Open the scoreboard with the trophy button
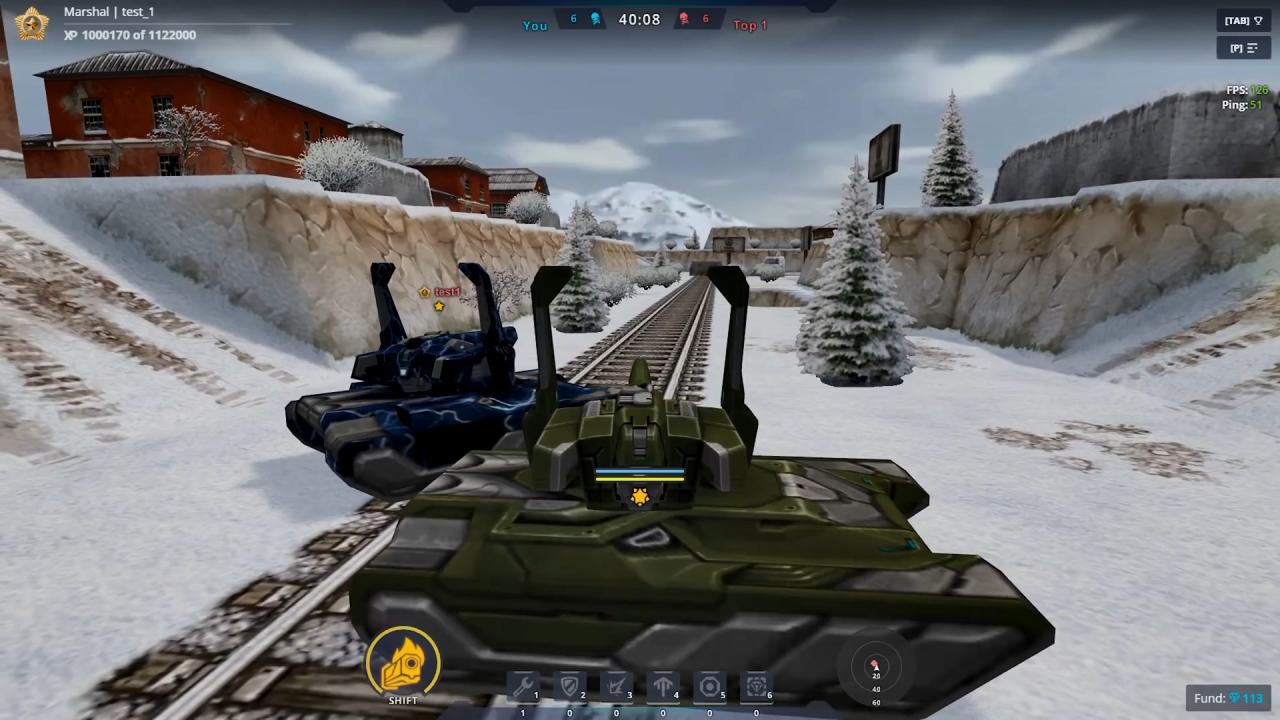Viewport: 1280px width, 720px height. [1243, 21]
